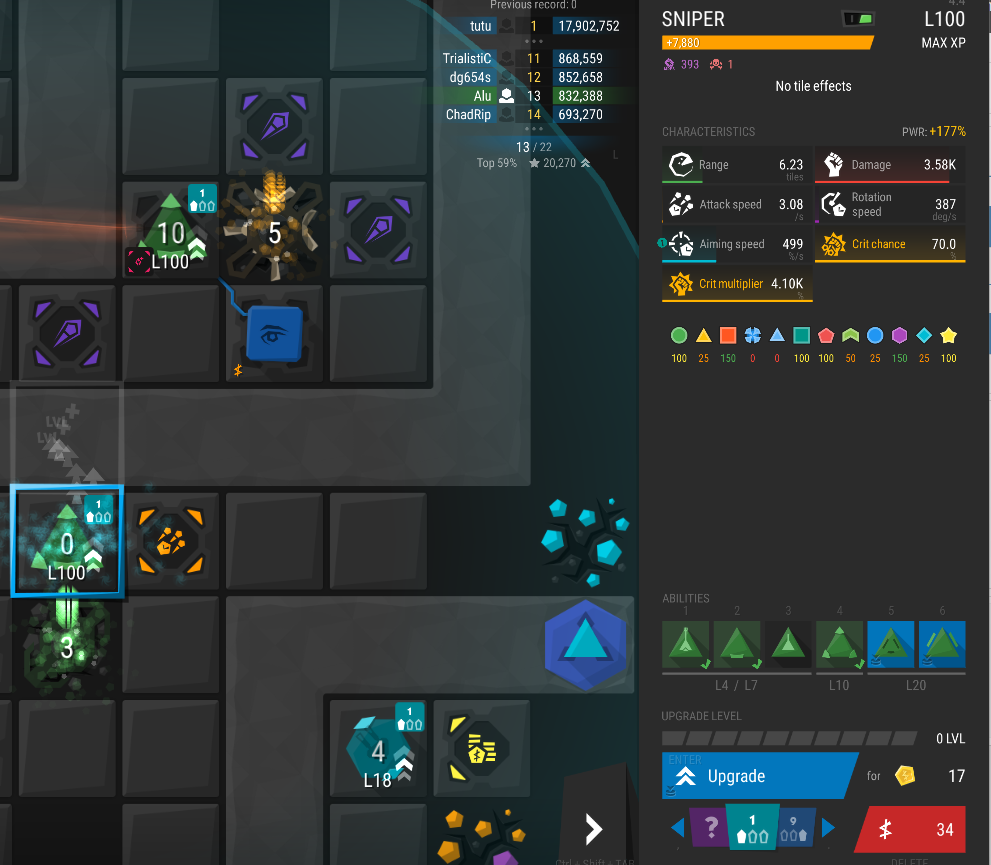Click the checked ability number 4 icon
Screen dimensions: 991x865
[839, 644]
